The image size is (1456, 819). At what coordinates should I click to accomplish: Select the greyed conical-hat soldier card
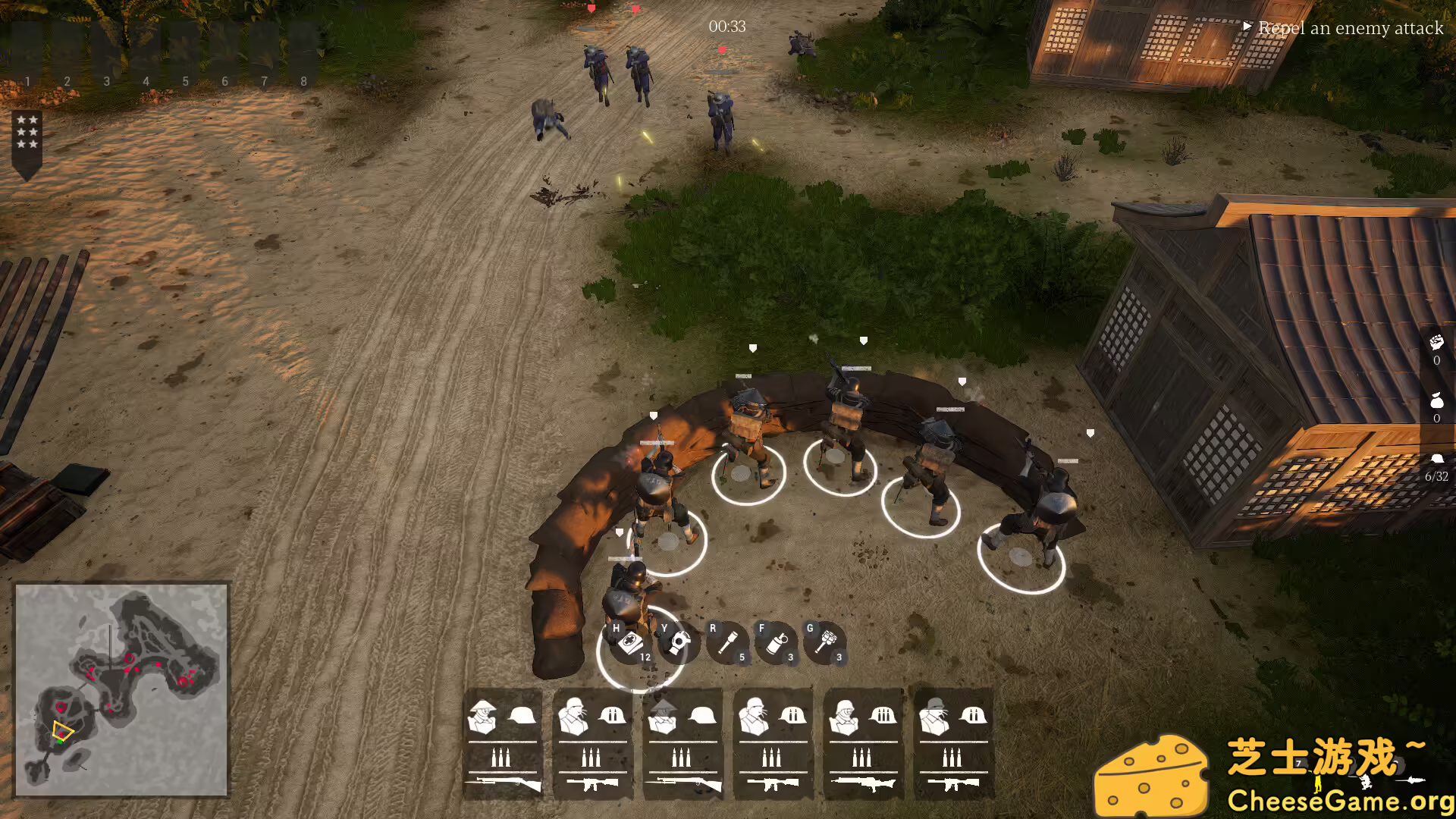[682, 744]
